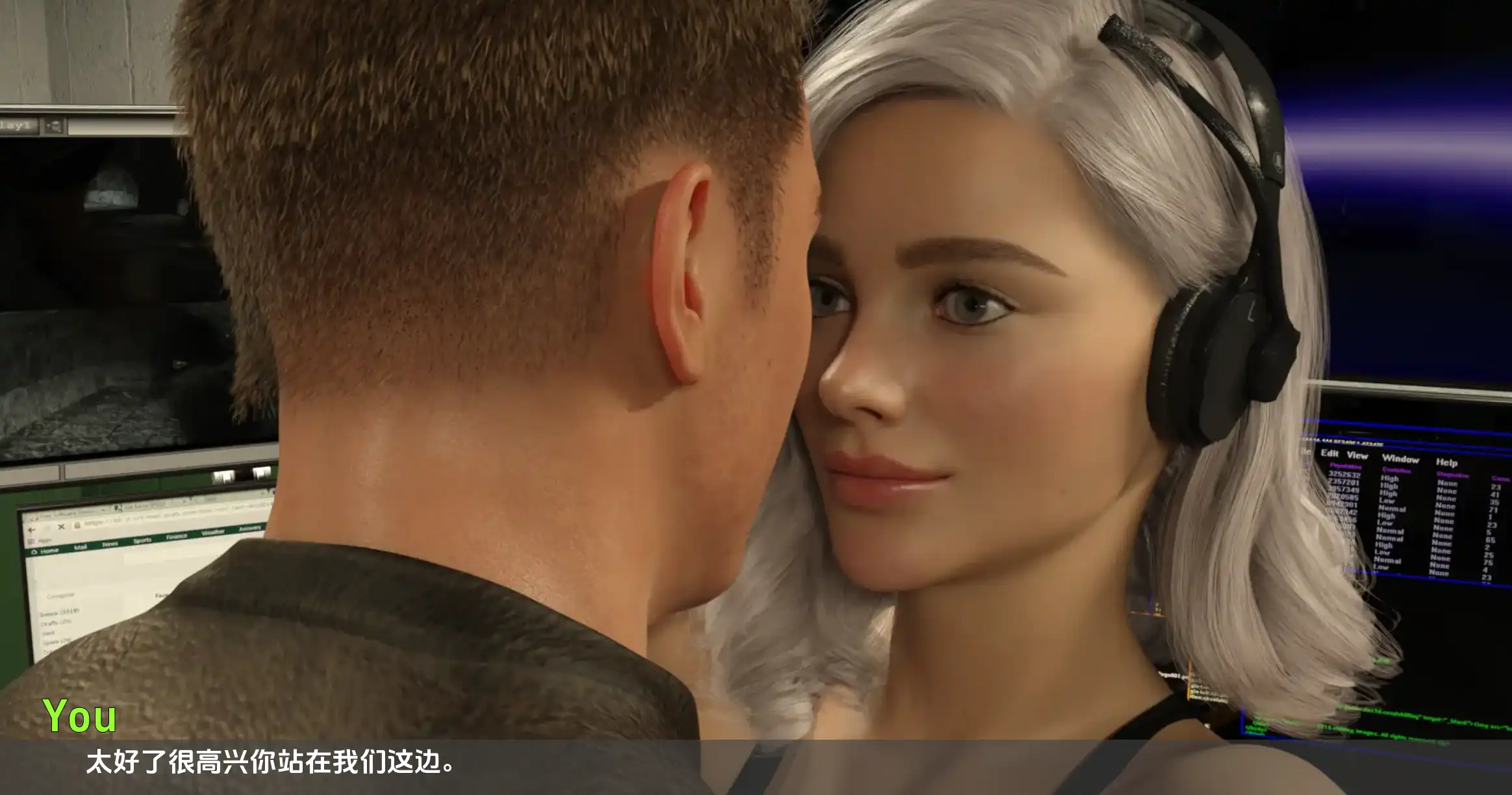Open the Mail section of the webpage
This screenshot has height=795, width=1512.
81,546
